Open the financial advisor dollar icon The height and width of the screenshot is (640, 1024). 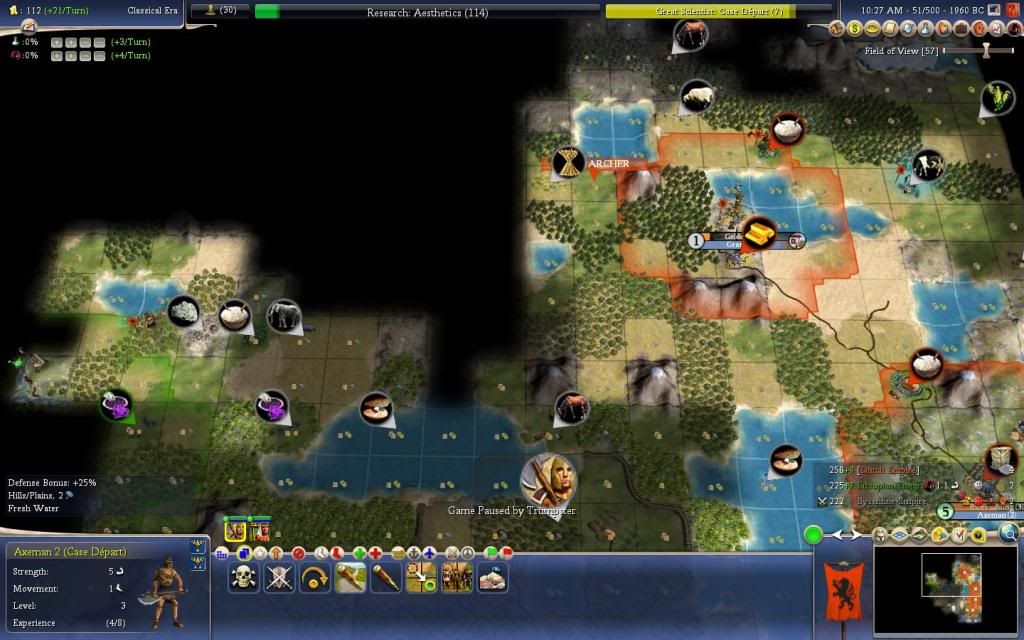click(858, 29)
